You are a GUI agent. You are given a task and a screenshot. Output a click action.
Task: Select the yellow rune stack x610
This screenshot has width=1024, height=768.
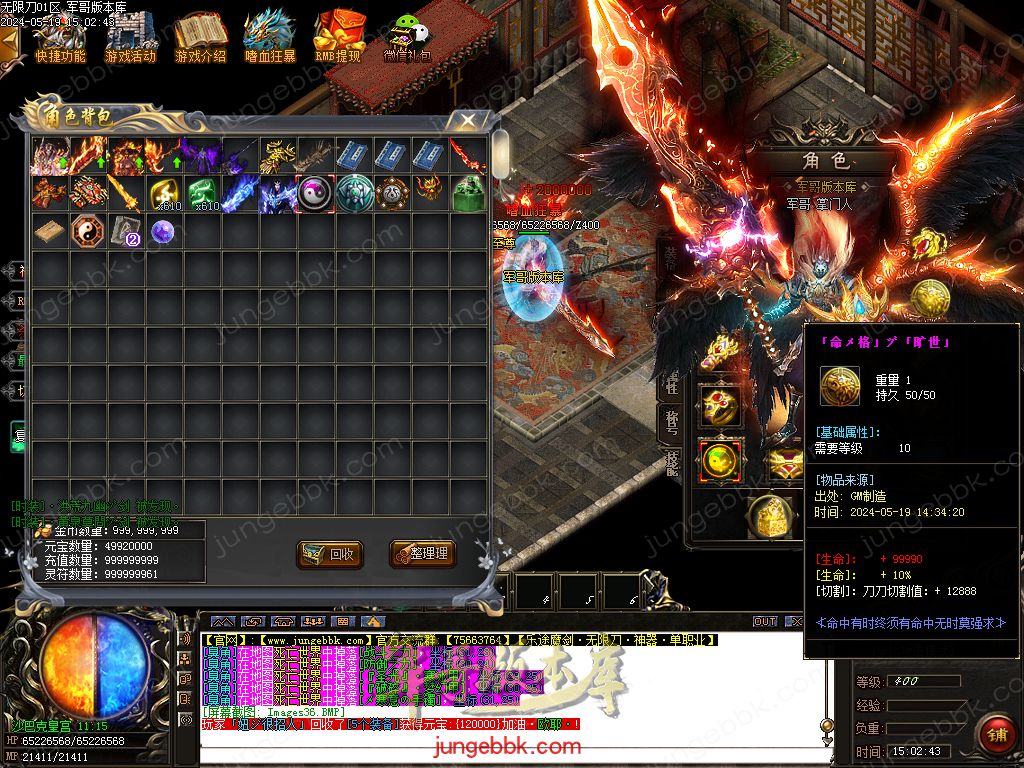click(163, 193)
